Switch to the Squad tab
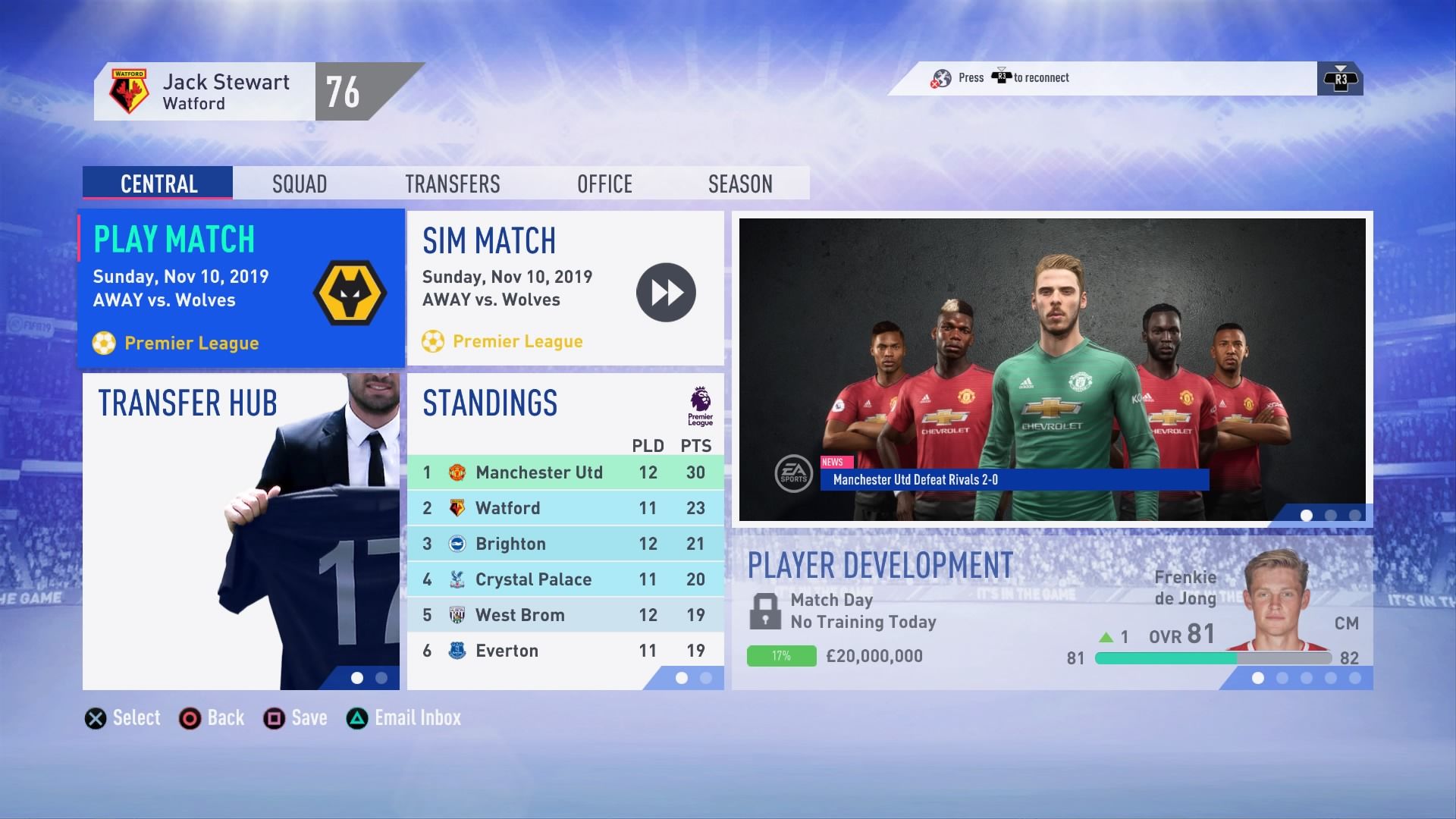 (x=299, y=183)
